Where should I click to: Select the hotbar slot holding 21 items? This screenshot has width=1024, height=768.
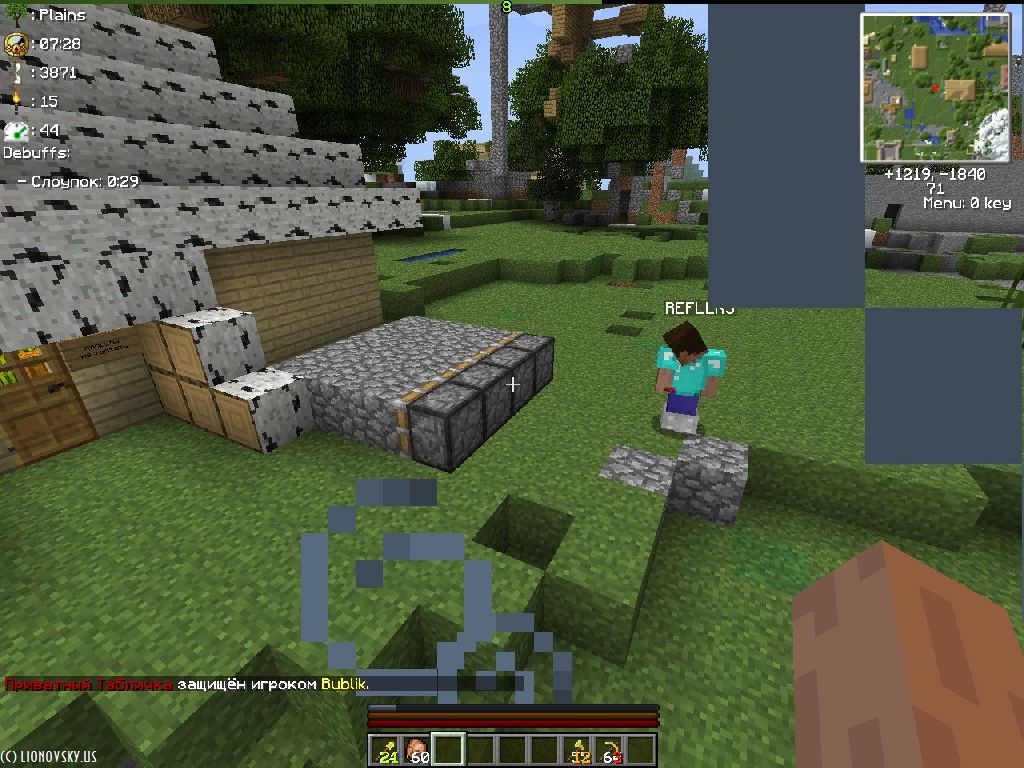coord(386,749)
